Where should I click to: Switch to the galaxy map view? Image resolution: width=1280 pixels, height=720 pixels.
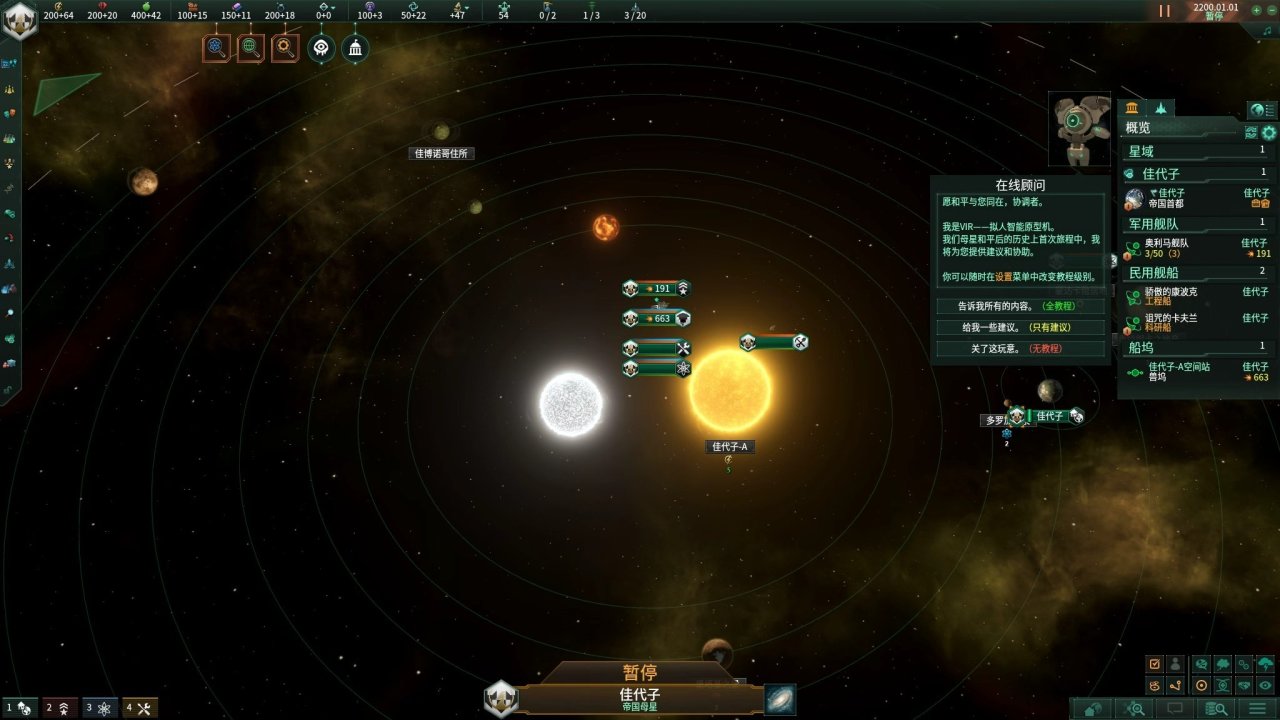[780, 700]
